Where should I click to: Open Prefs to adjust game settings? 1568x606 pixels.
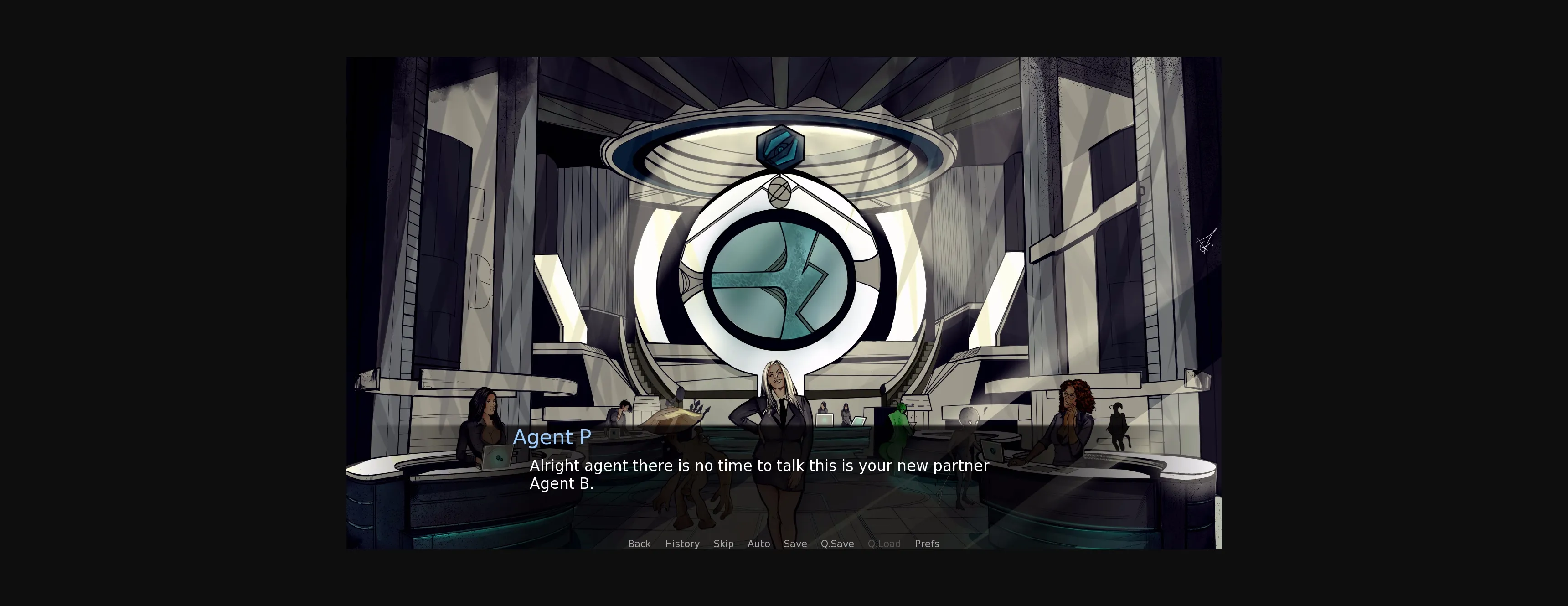click(926, 543)
